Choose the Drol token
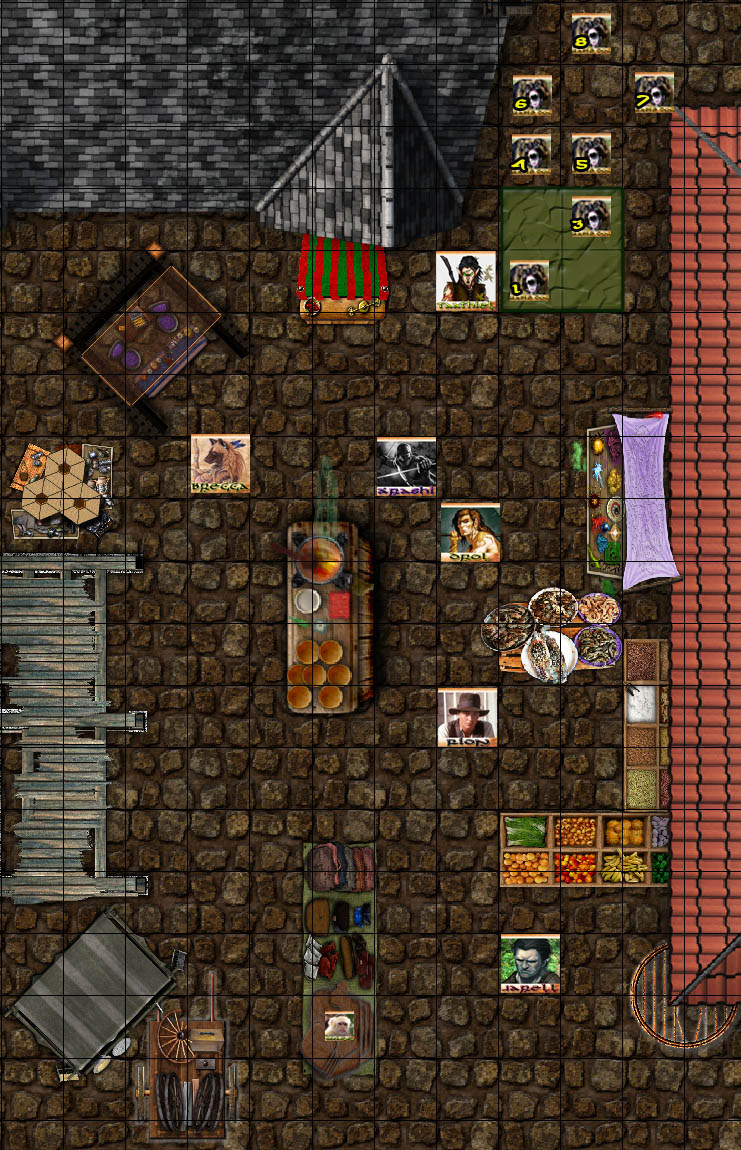The height and width of the screenshot is (1150, 741). (469, 531)
